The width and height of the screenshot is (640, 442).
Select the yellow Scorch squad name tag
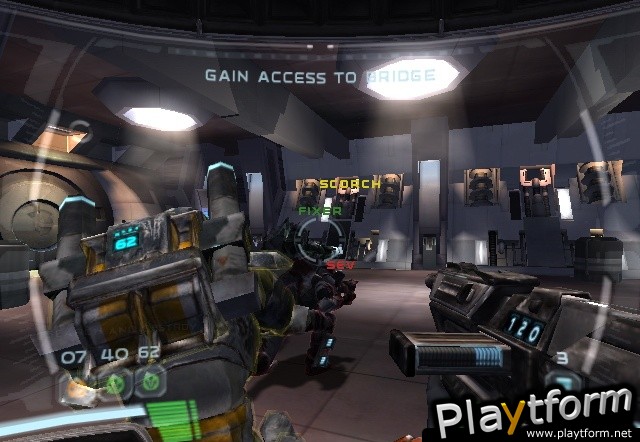pyautogui.click(x=349, y=184)
